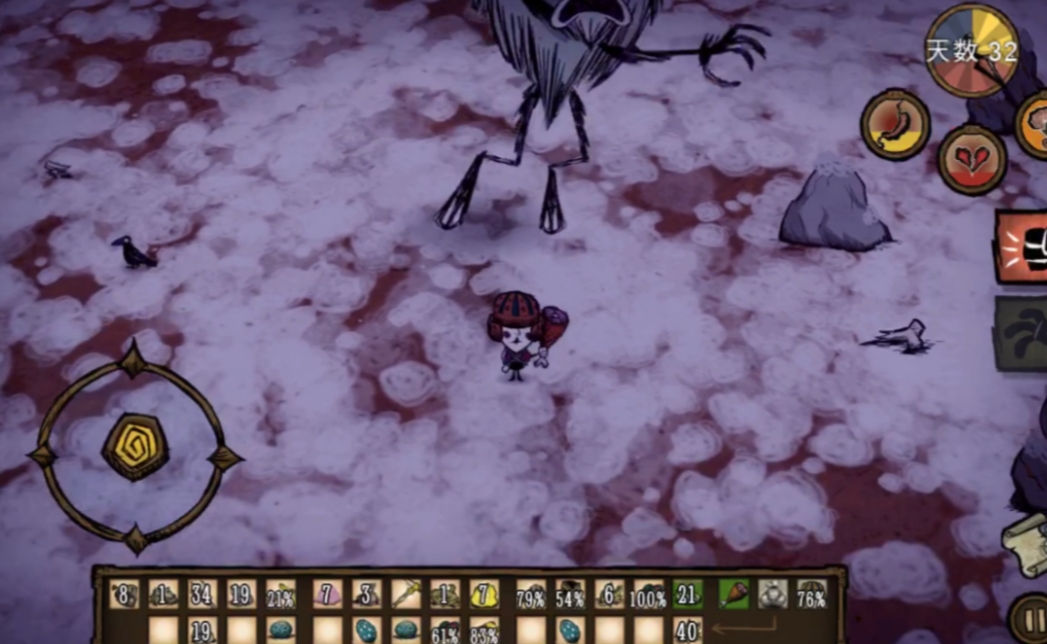Choose the inventory stack of 34

point(202,595)
